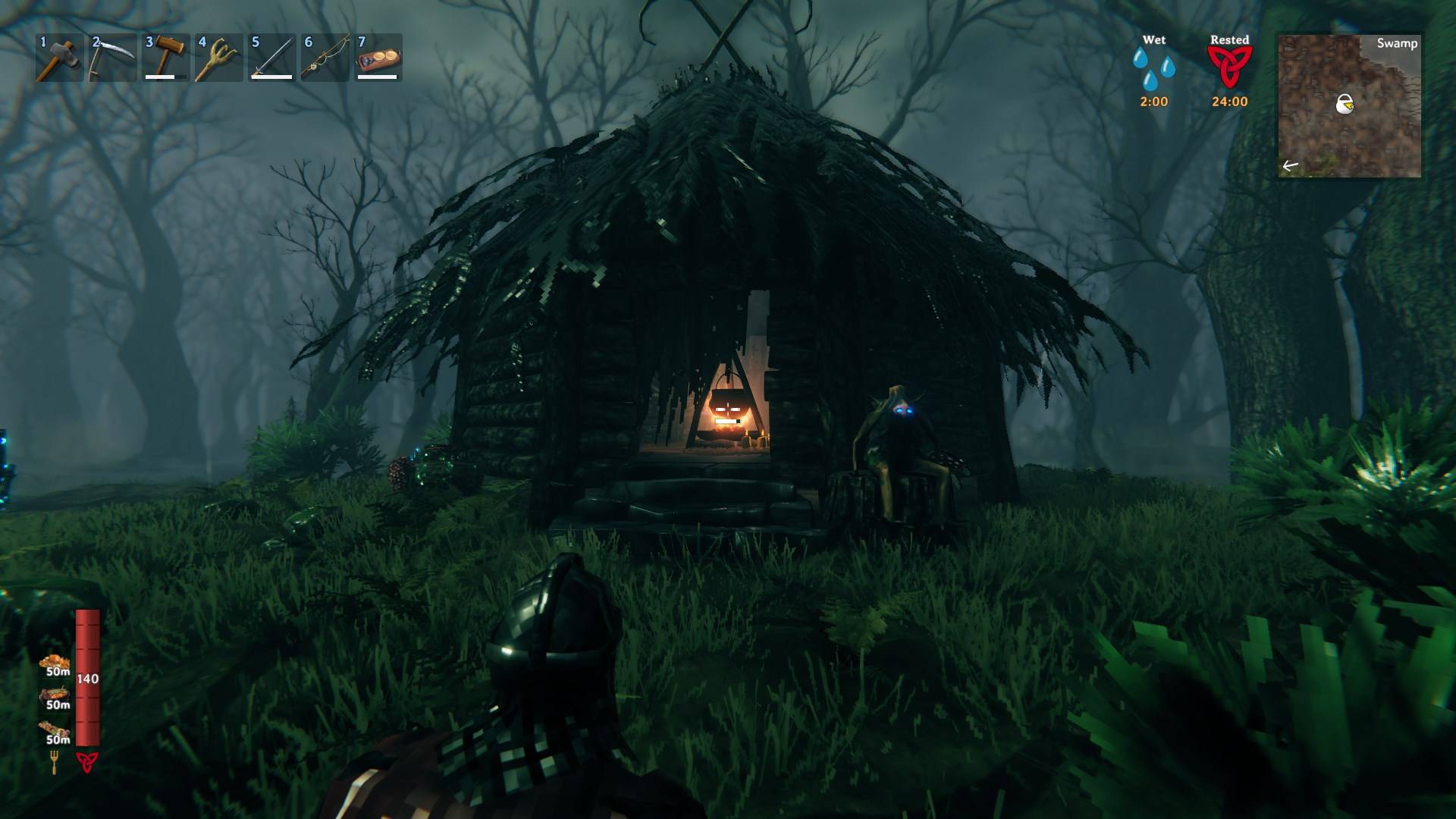Image resolution: width=1456 pixels, height=819 pixels.
Task: Click the Wet status effect icon
Action: [1153, 68]
